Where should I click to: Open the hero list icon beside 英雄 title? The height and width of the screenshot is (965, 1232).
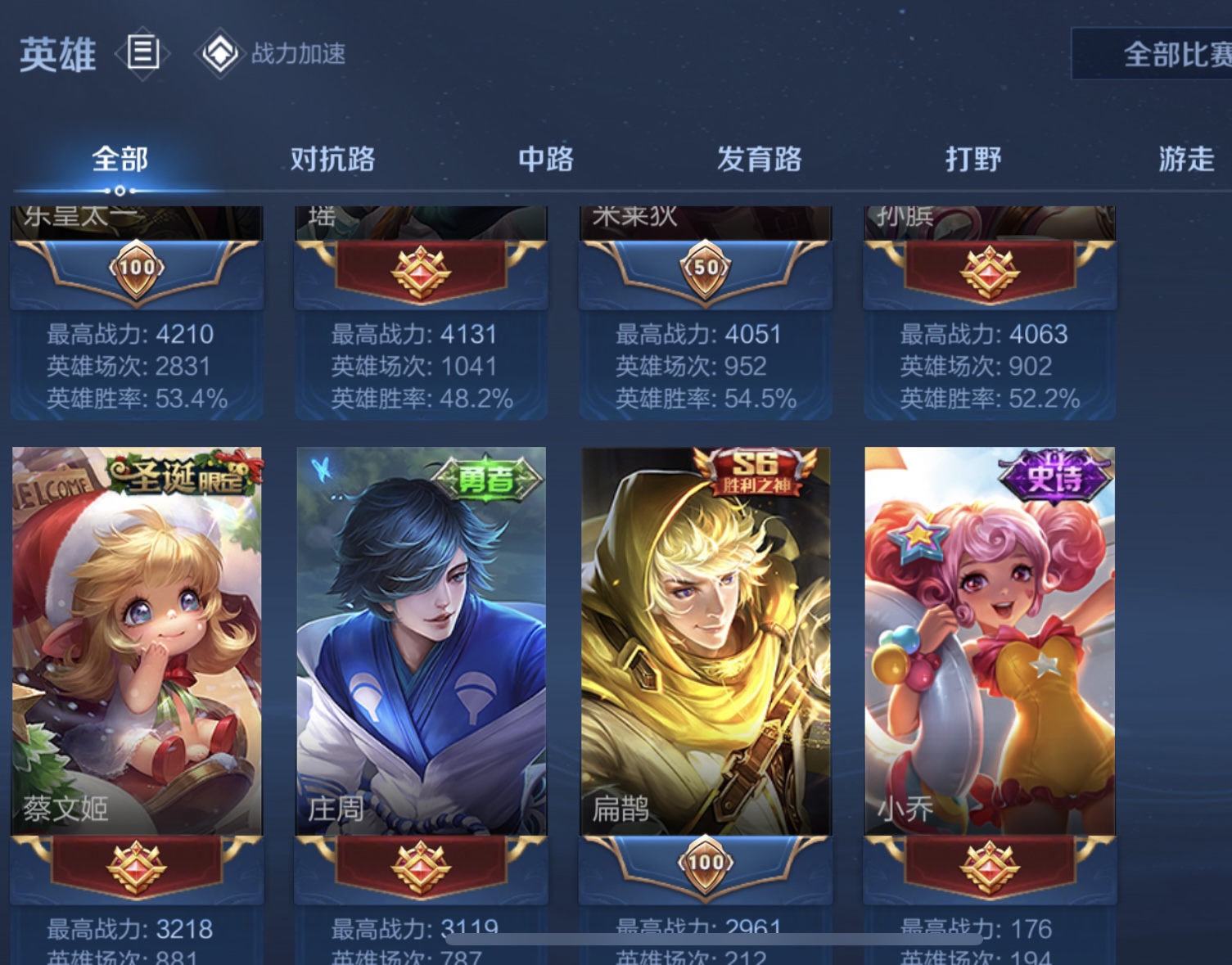coord(142,54)
